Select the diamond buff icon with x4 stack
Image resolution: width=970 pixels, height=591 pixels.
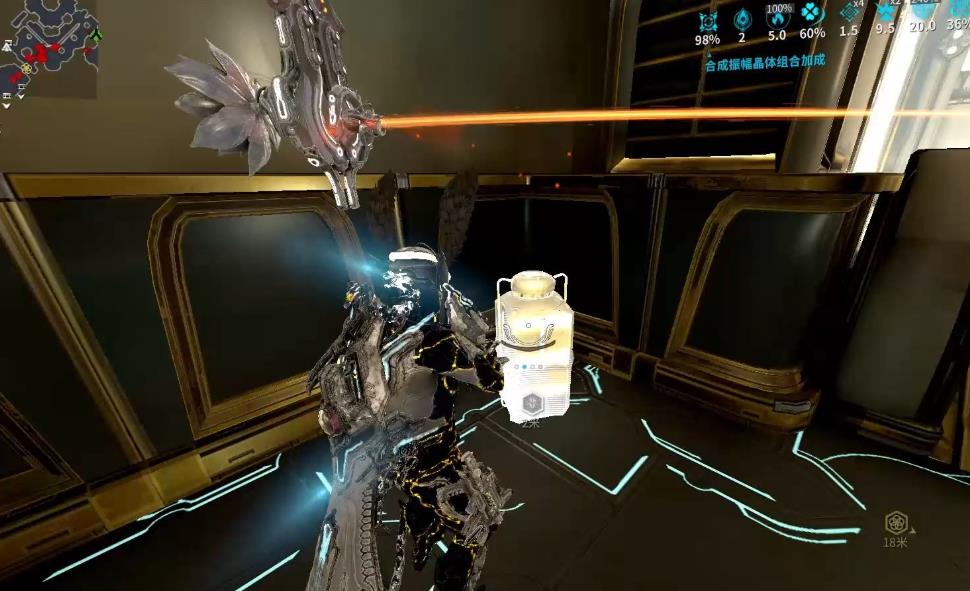(x=849, y=13)
